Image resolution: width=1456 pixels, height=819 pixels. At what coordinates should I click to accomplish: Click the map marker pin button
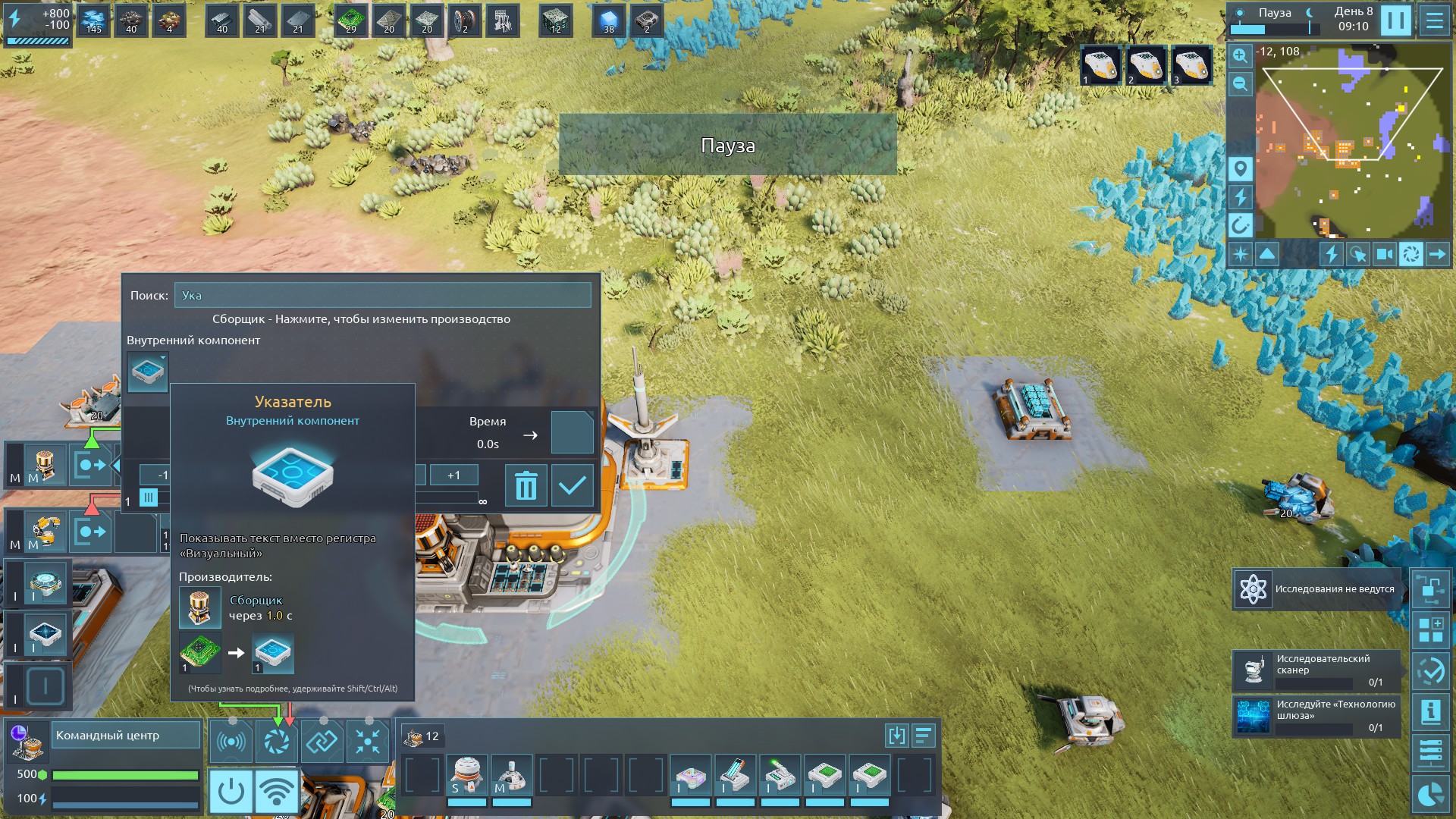1240,168
